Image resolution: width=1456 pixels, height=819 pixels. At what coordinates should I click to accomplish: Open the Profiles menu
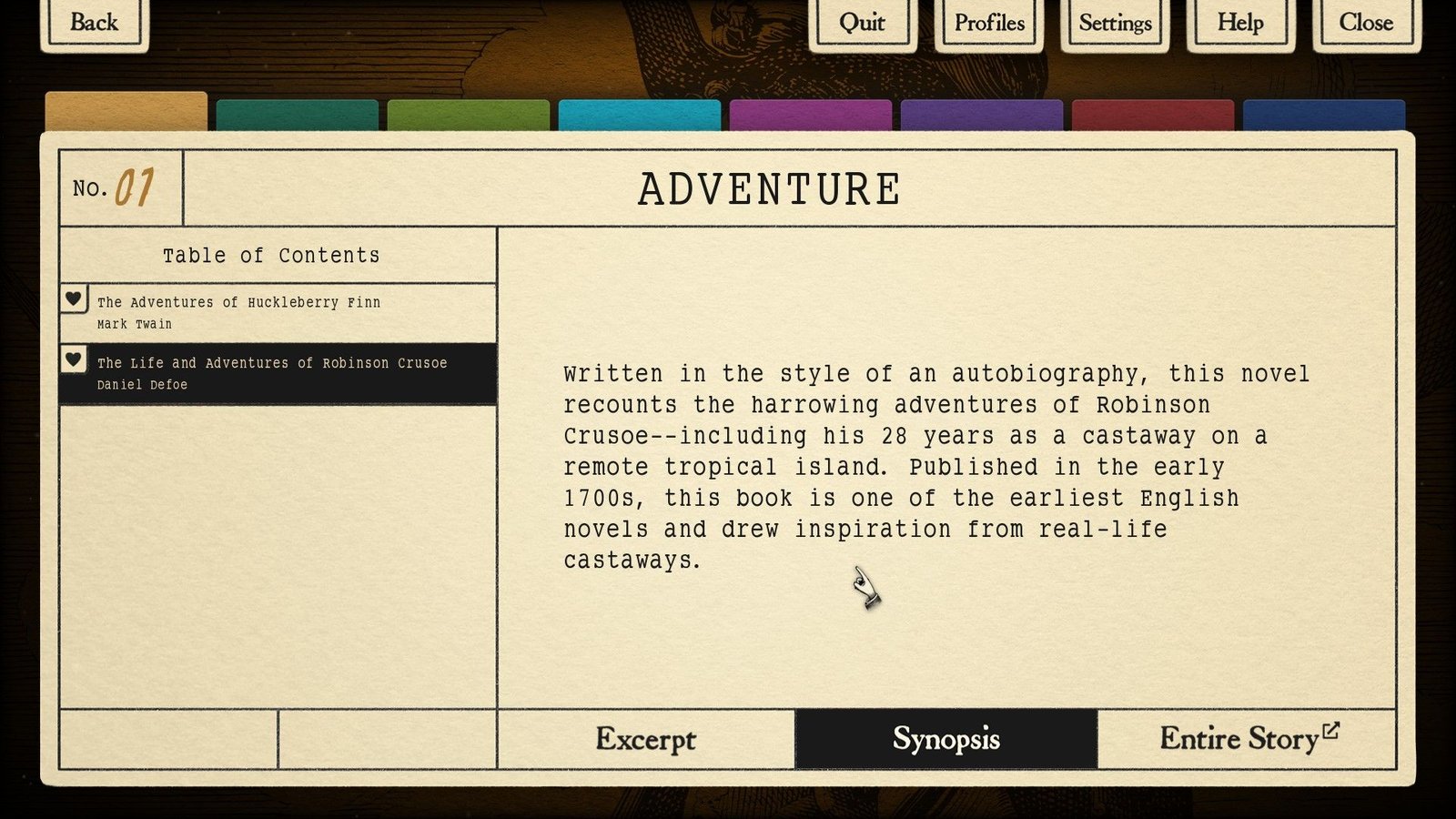point(989,23)
